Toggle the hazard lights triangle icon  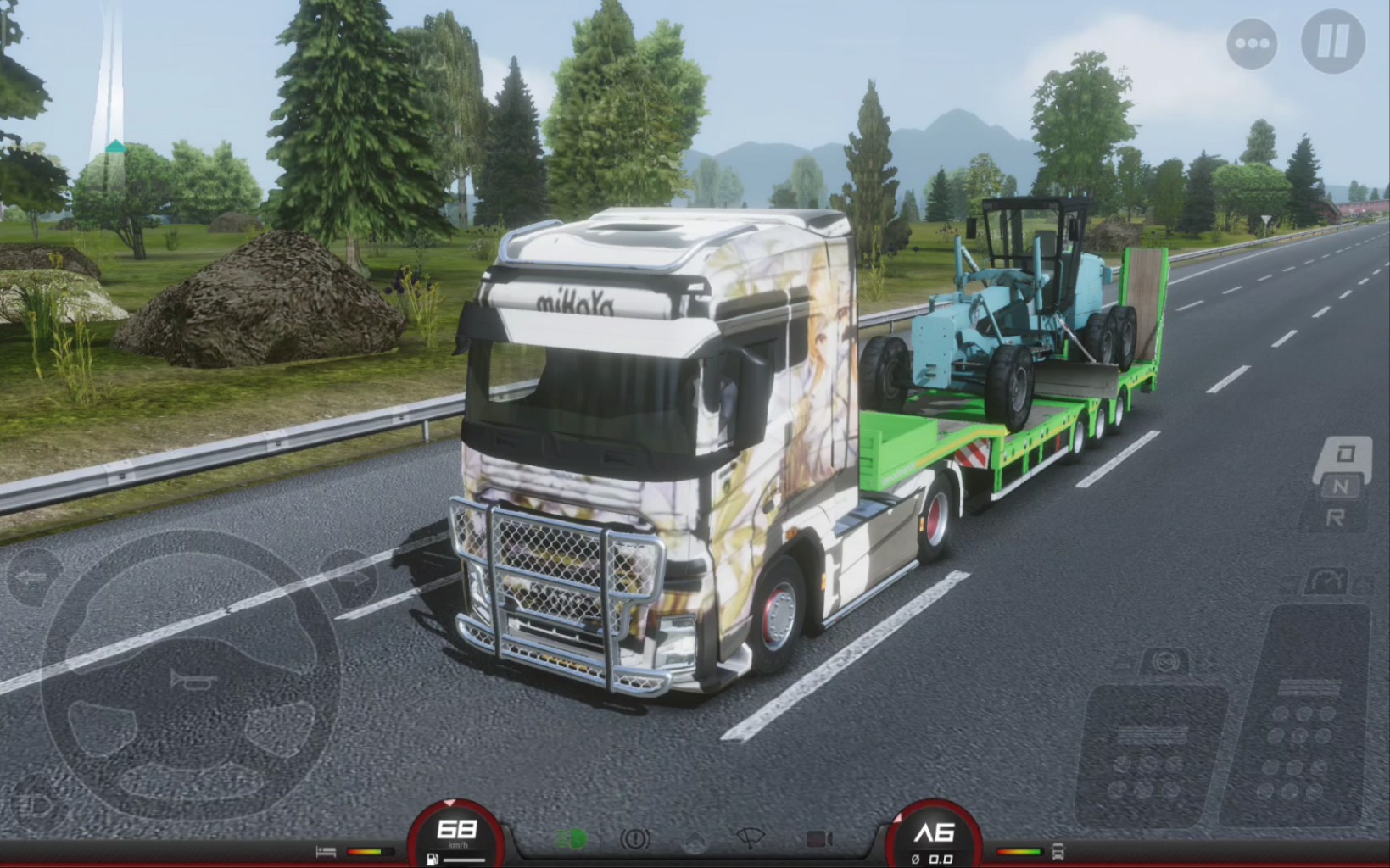(x=694, y=841)
